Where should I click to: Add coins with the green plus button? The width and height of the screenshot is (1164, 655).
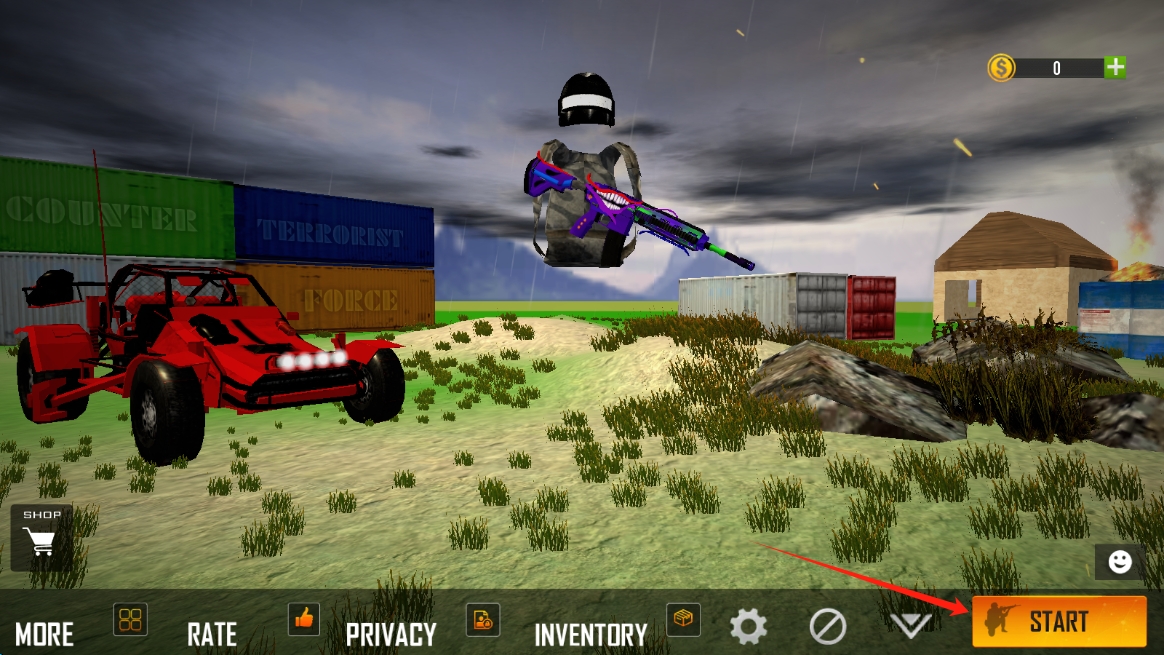click(x=1115, y=68)
